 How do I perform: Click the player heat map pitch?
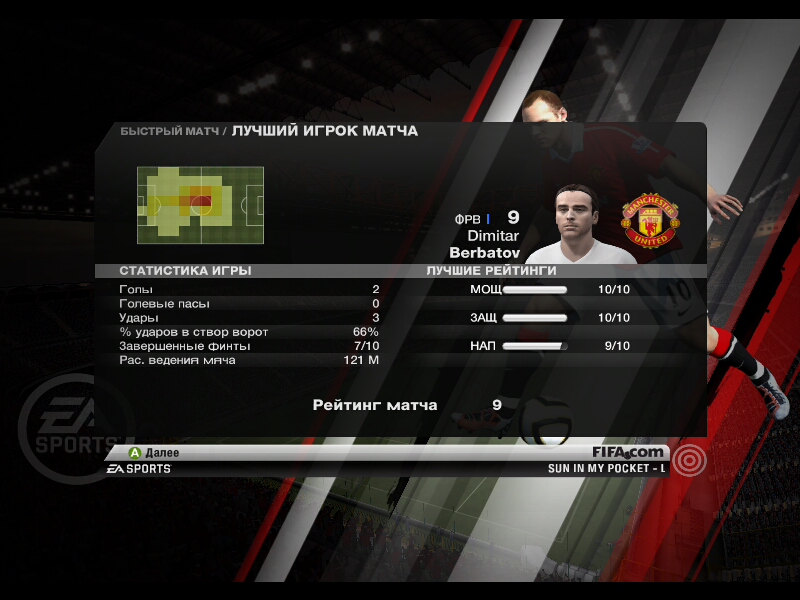coord(201,205)
